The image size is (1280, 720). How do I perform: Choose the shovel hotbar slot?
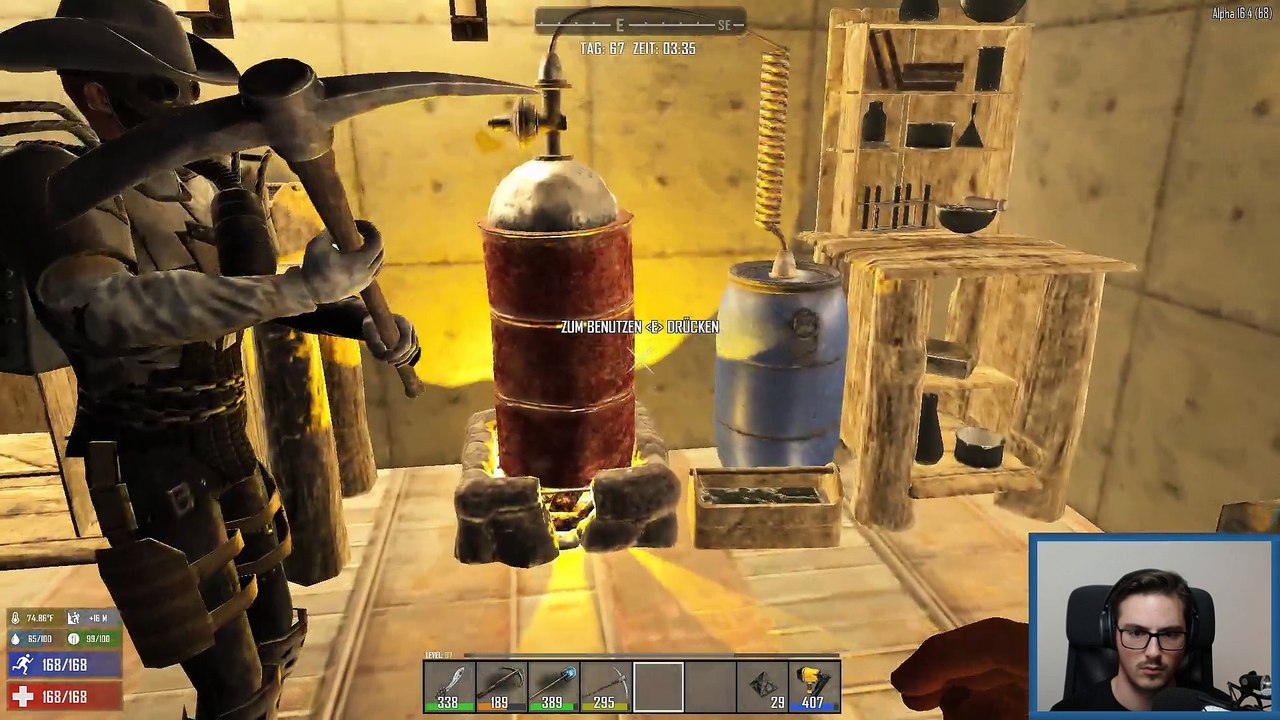coord(553,687)
